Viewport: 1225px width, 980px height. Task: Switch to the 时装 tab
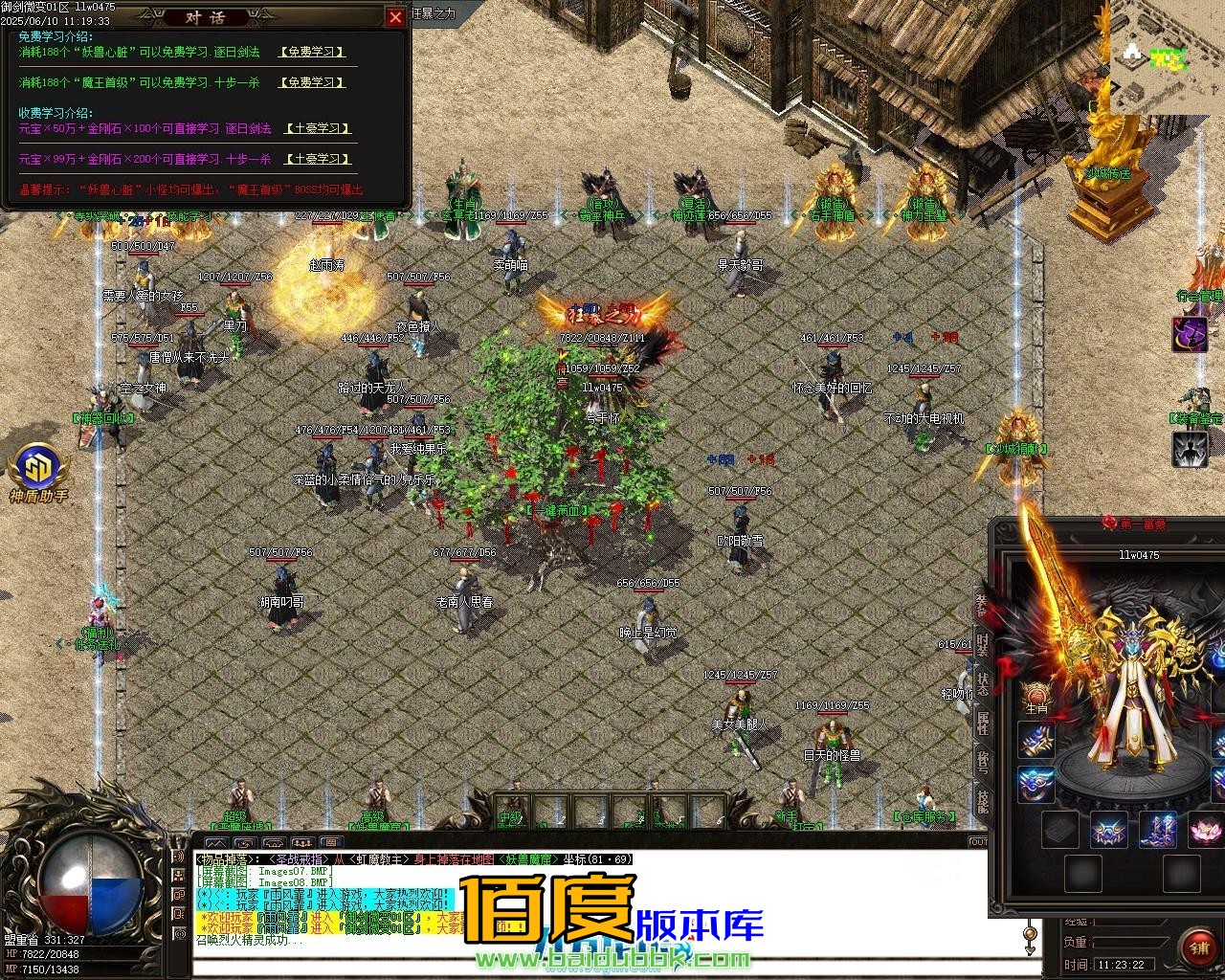pyautogui.click(x=982, y=645)
